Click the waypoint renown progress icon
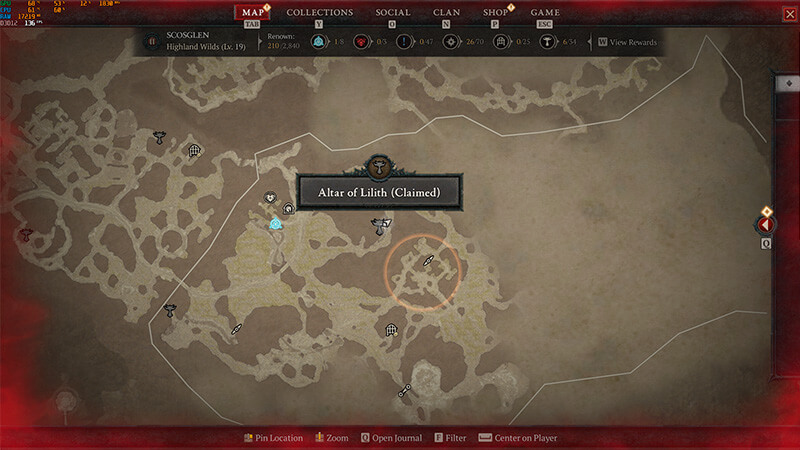Viewport: 800px width, 450px height. [318, 42]
